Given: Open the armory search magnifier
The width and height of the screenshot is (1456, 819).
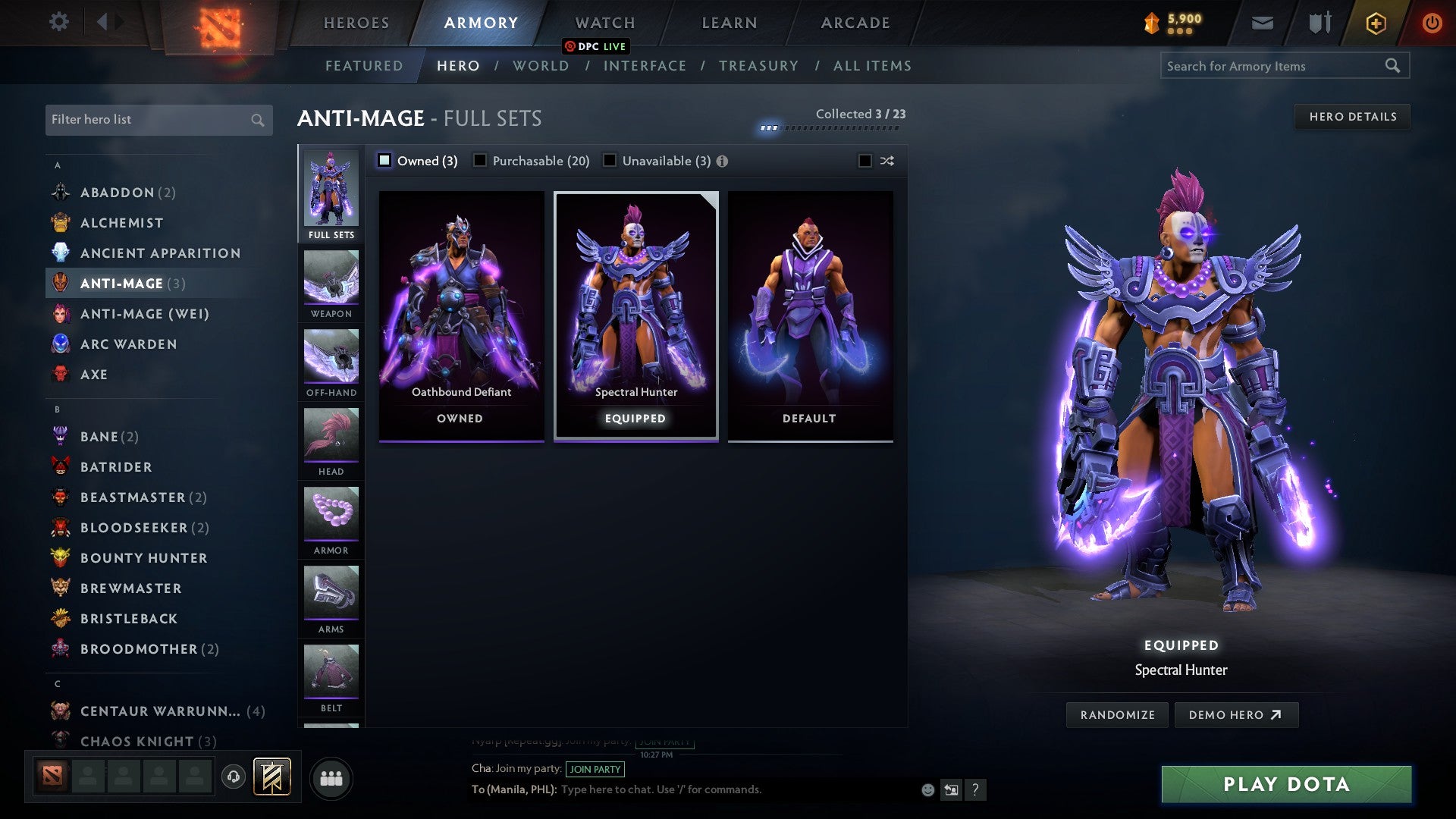Looking at the screenshot, I should coord(1394,66).
